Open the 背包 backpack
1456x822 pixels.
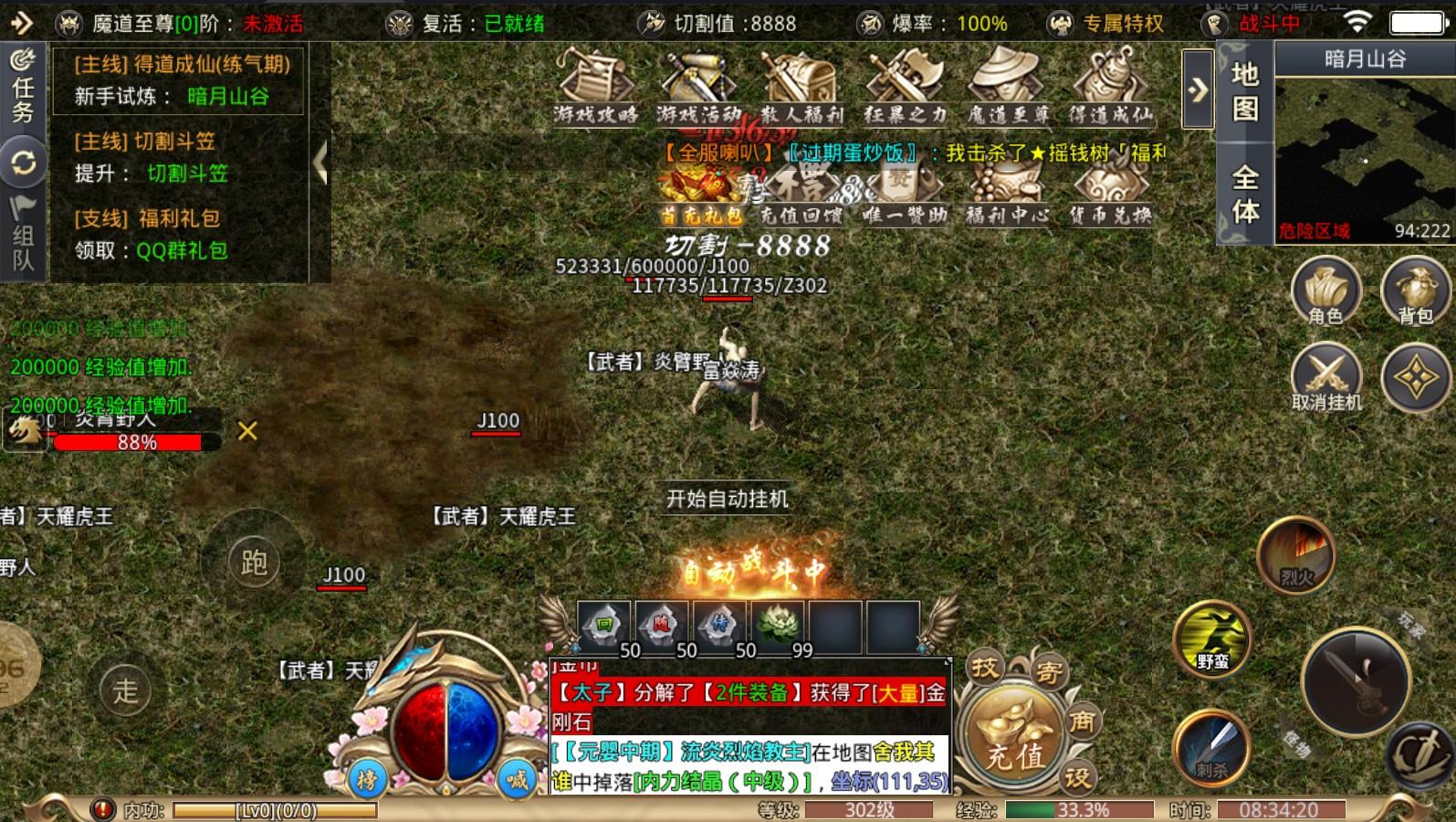(1415, 292)
